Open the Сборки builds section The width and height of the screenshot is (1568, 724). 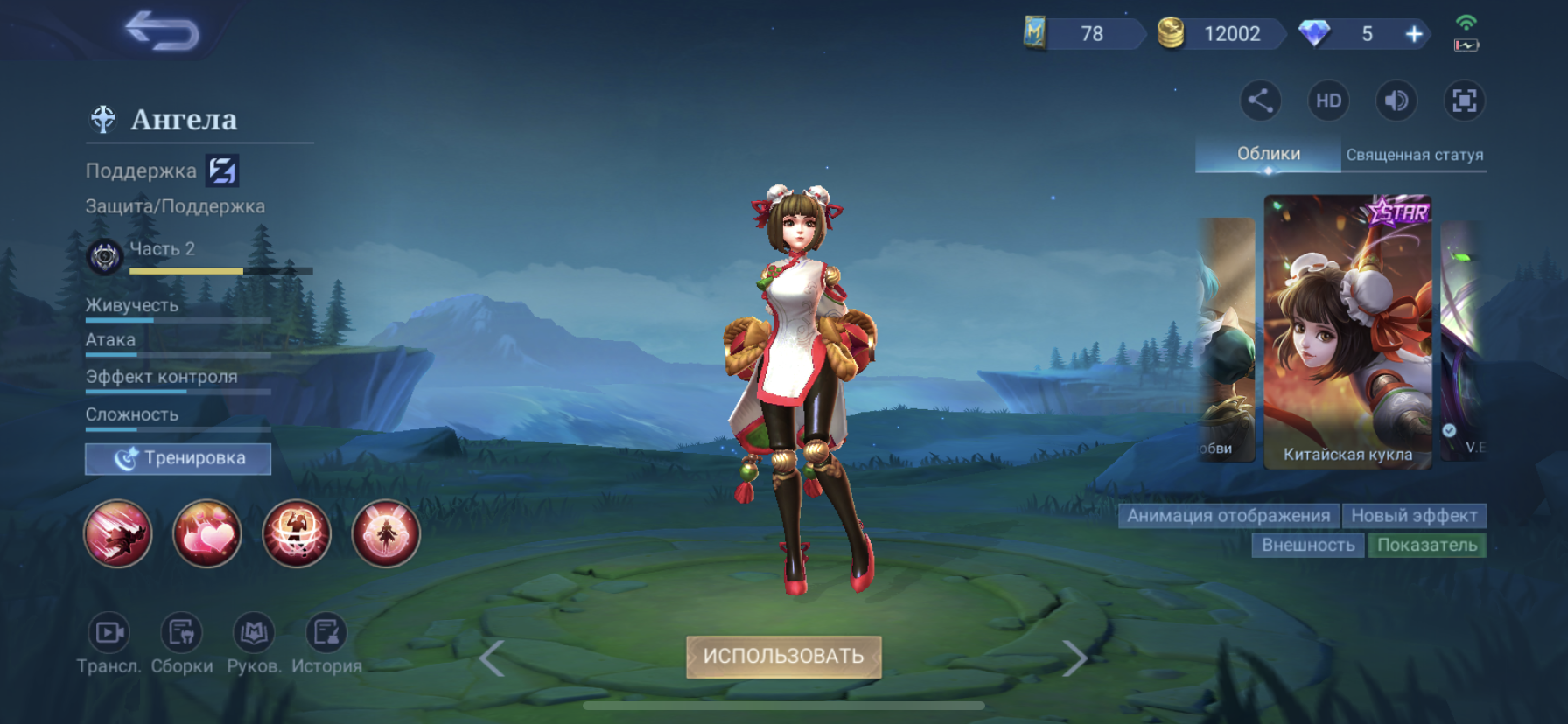(x=181, y=643)
